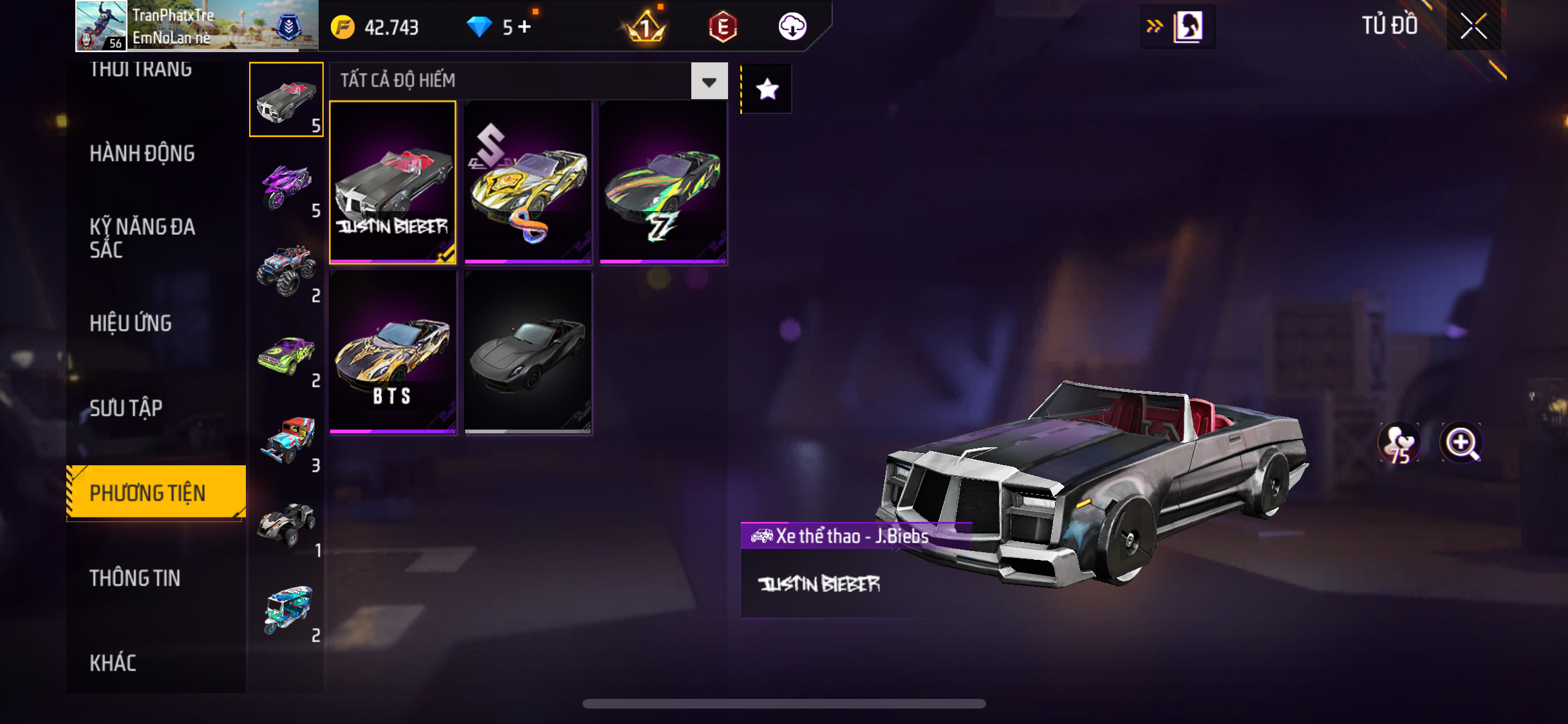Screen dimensions: 1568x724
Task: Pick the neon green Z sports car skin
Action: tap(663, 182)
